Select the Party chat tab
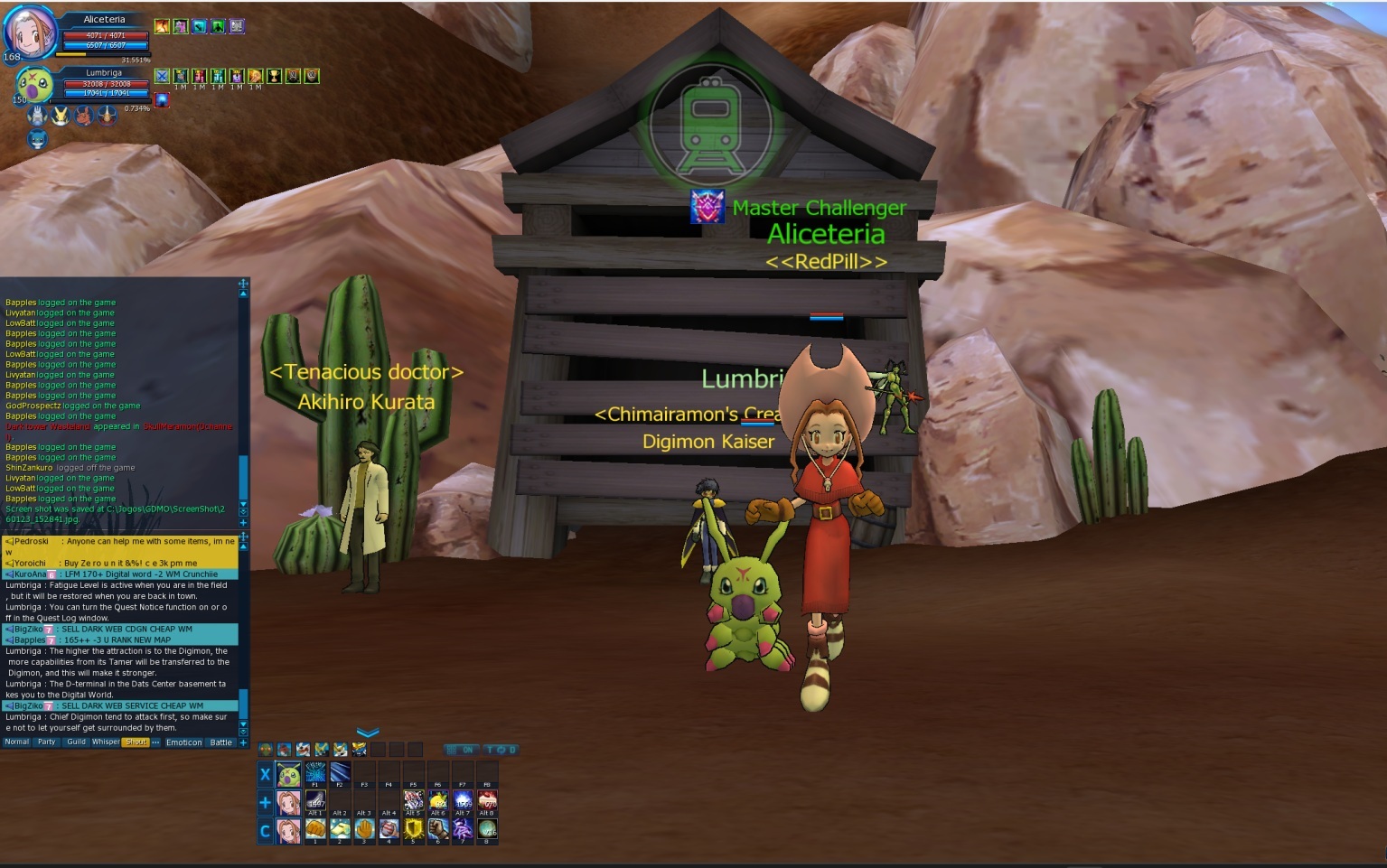The image size is (1387, 868). [x=46, y=742]
